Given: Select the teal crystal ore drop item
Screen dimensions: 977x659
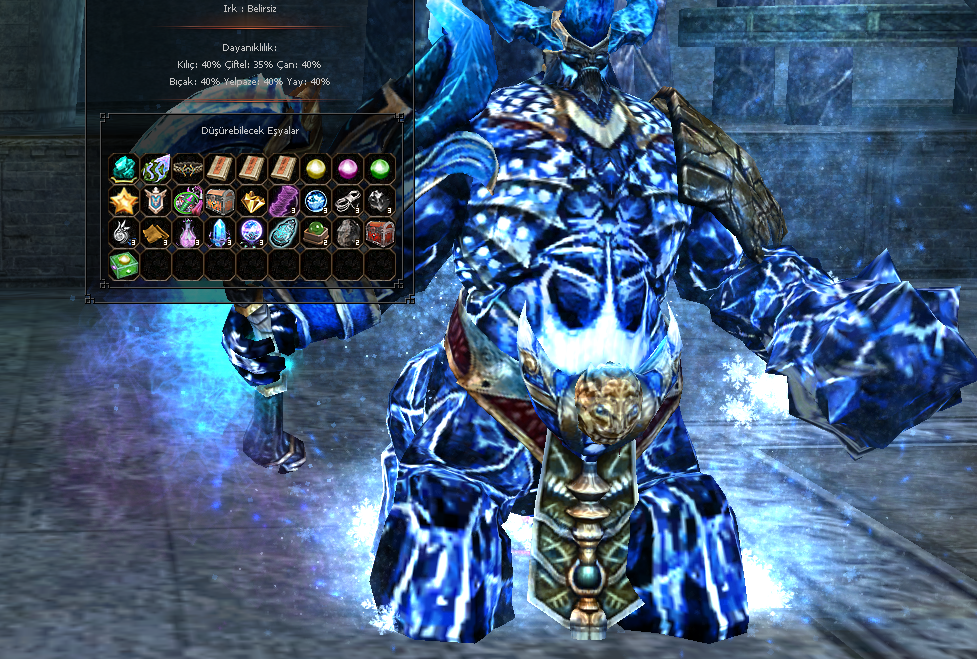Looking at the screenshot, I should [x=124, y=169].
